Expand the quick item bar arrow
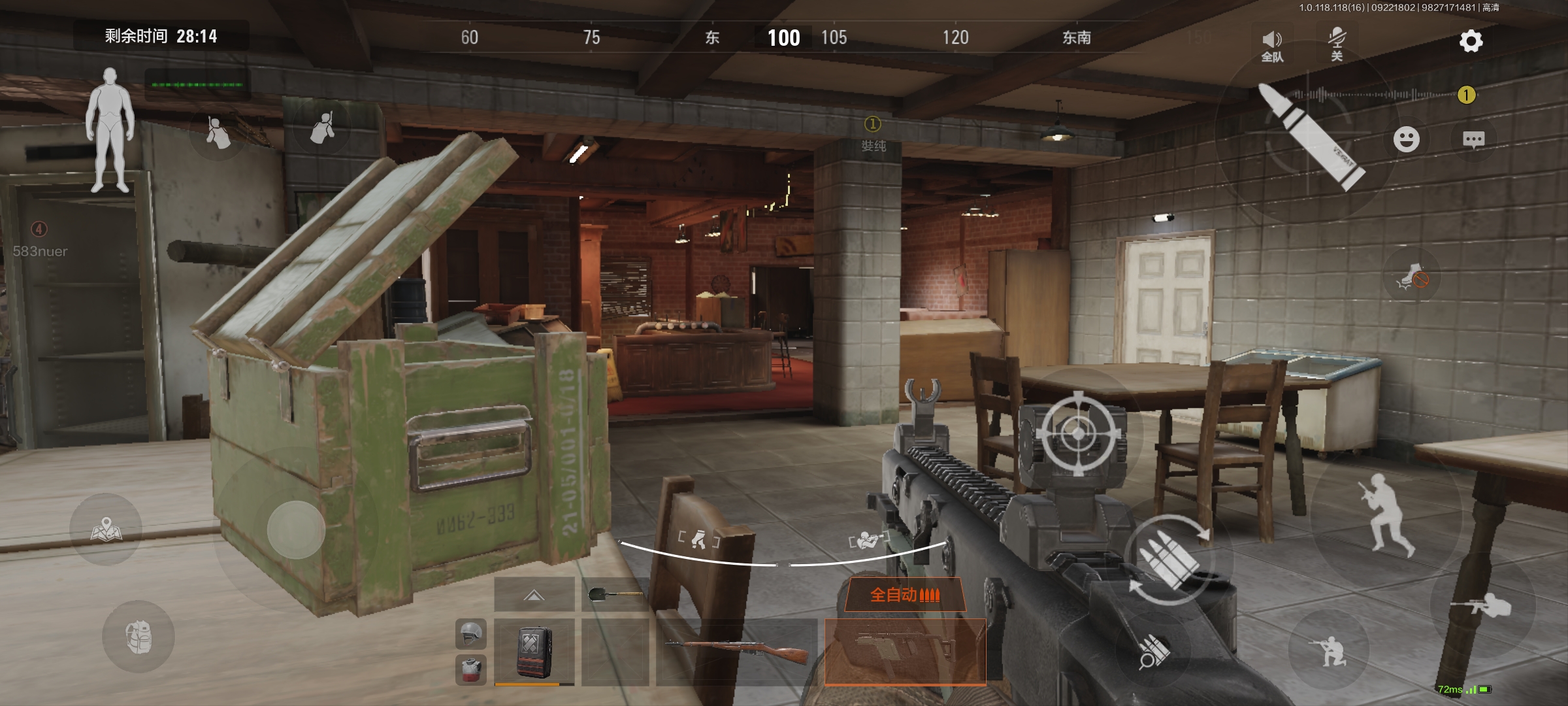 534,594
